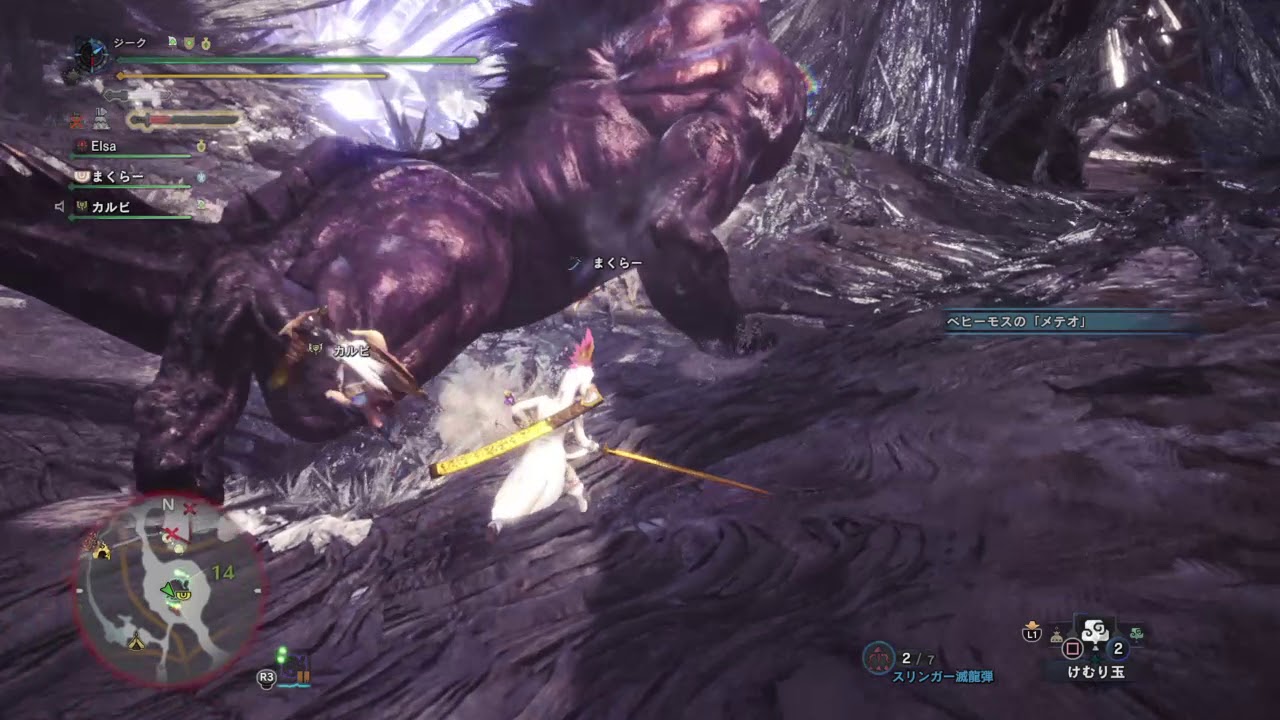Click the compass crest icon beside ジーク's name
This screenshot has width=1280, height=720.
pos(91,54)
